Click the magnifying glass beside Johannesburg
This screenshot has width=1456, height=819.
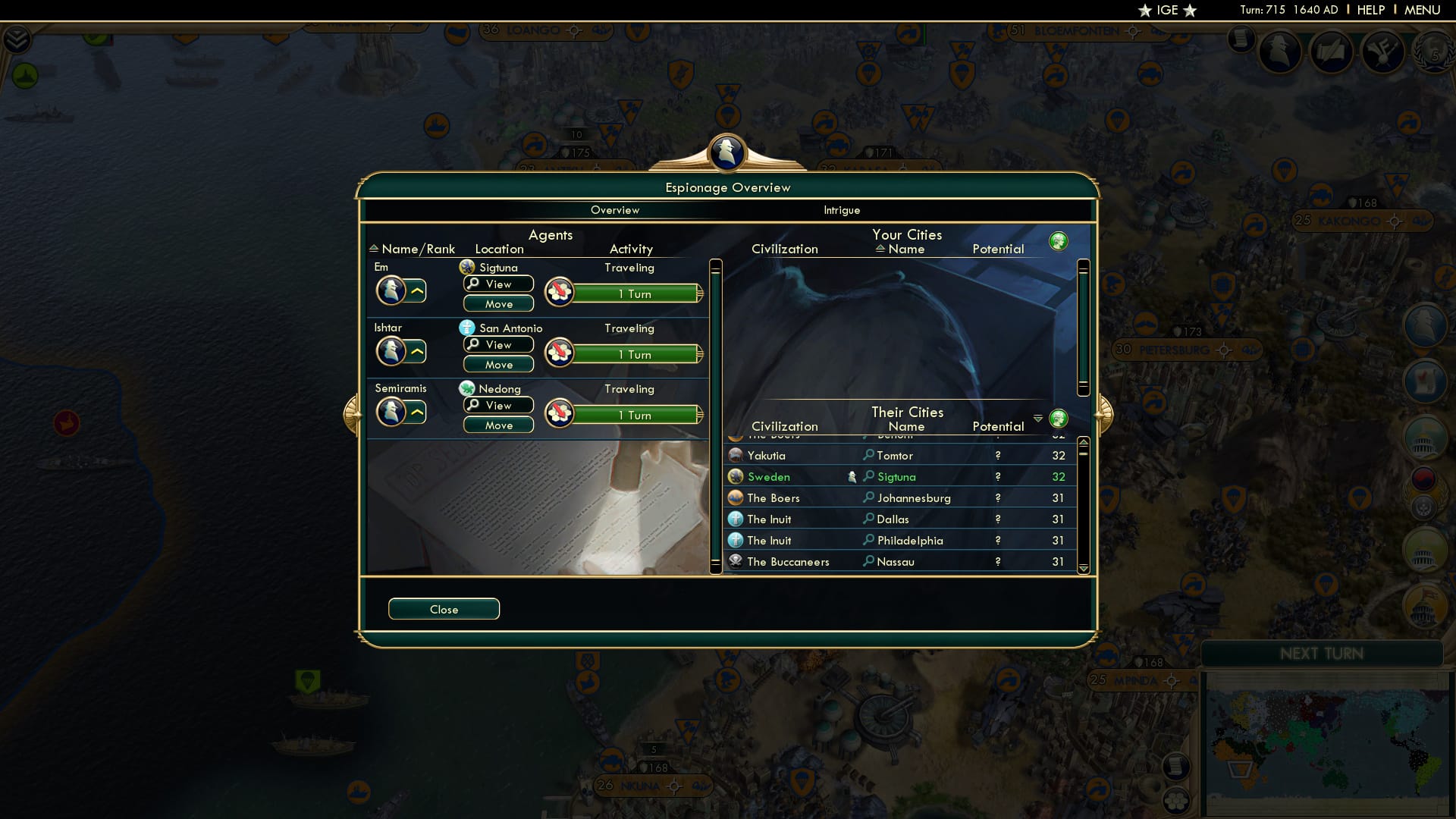[x=867, y=498]
